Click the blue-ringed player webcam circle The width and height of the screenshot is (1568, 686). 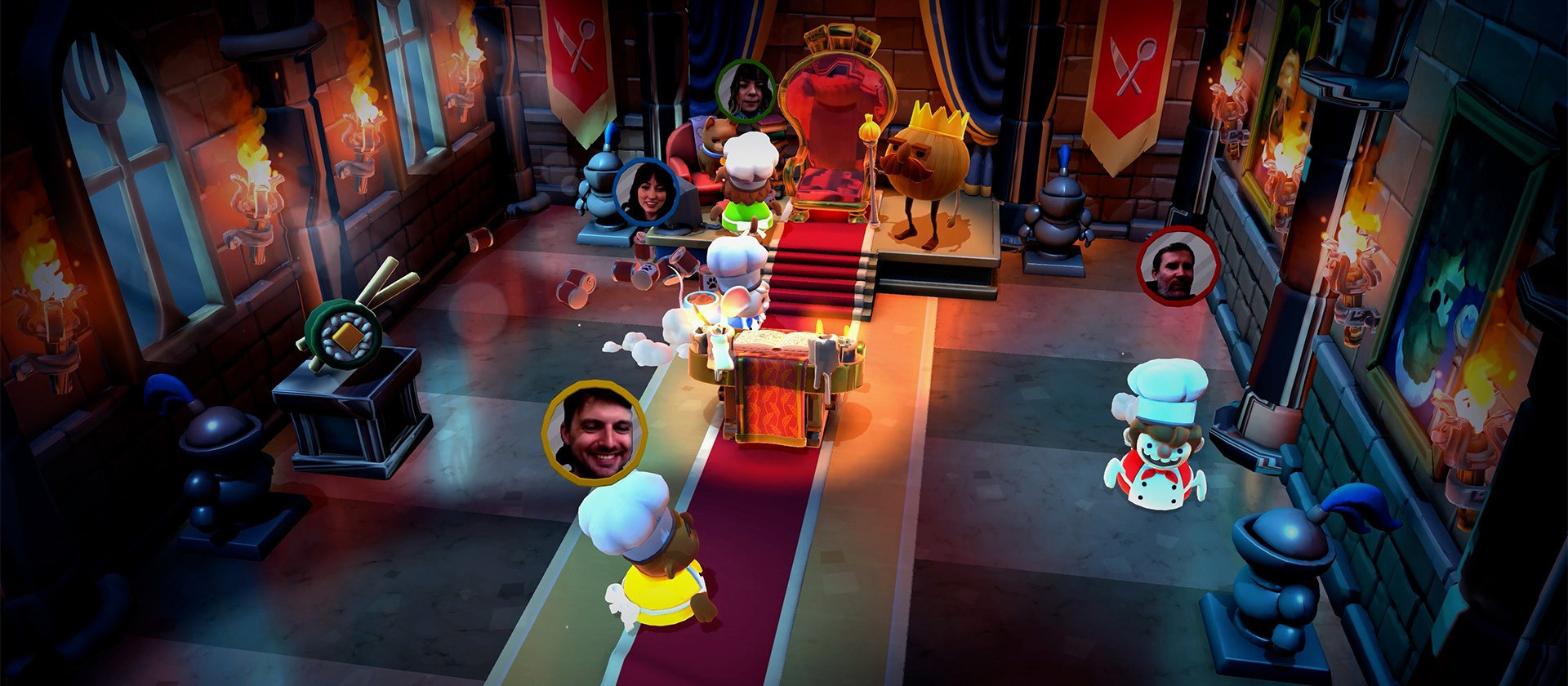645,192
